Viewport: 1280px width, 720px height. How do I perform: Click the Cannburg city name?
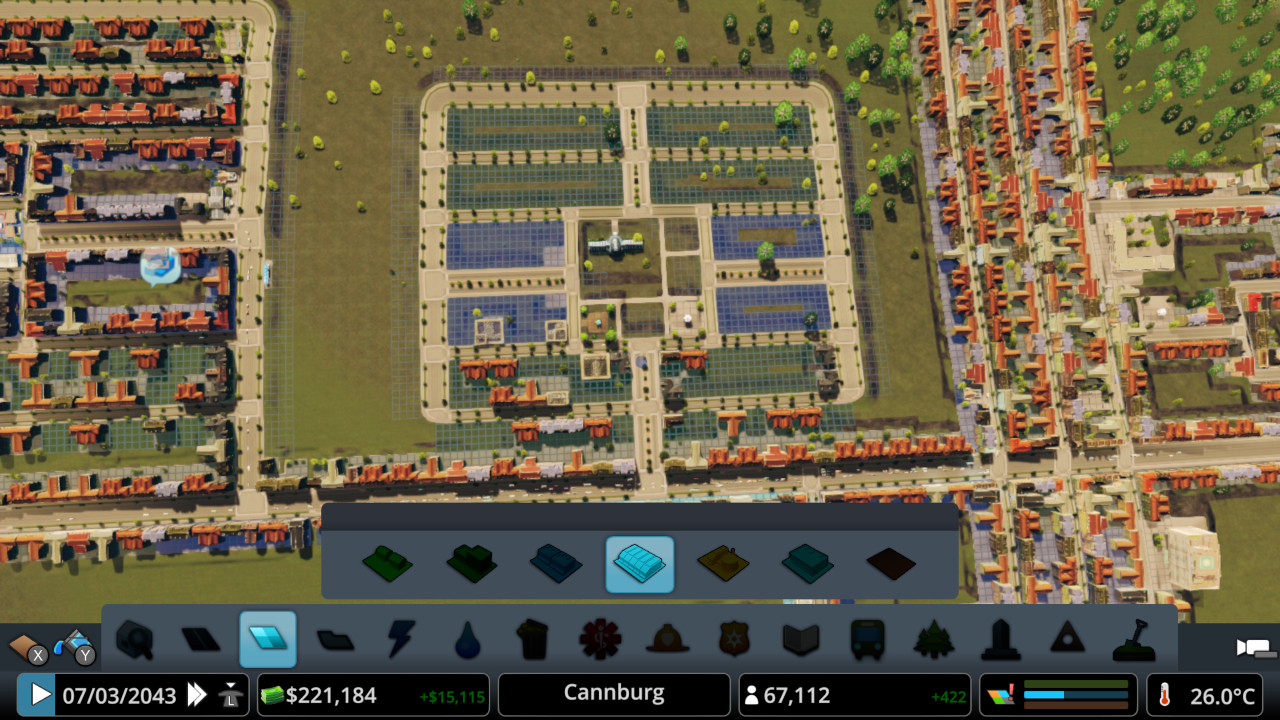(613, 694)
